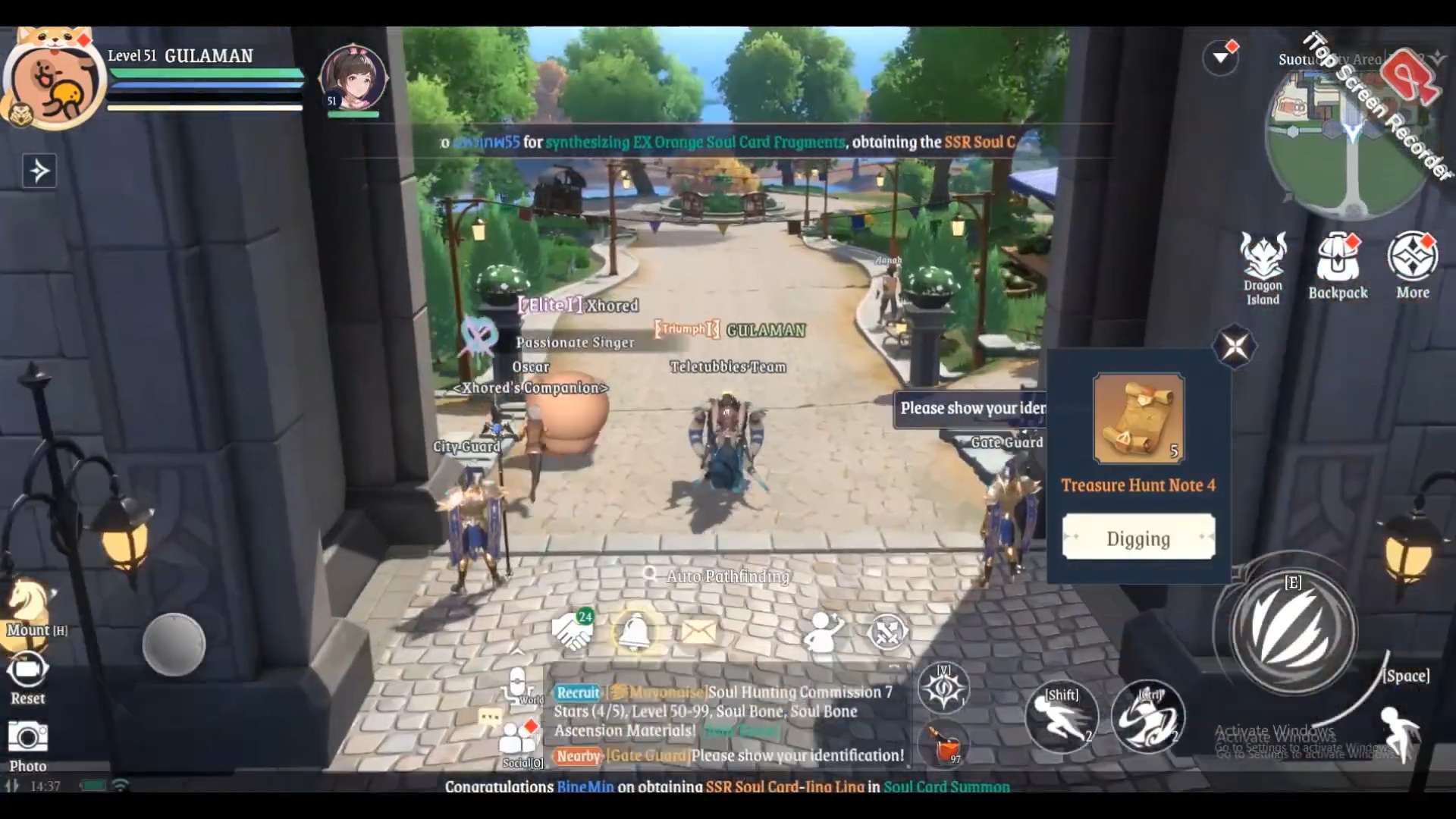This screenshot has height=819, width=1456.
Task: Select the emote pose icon near the chat
Action: (x=821, y=632)
